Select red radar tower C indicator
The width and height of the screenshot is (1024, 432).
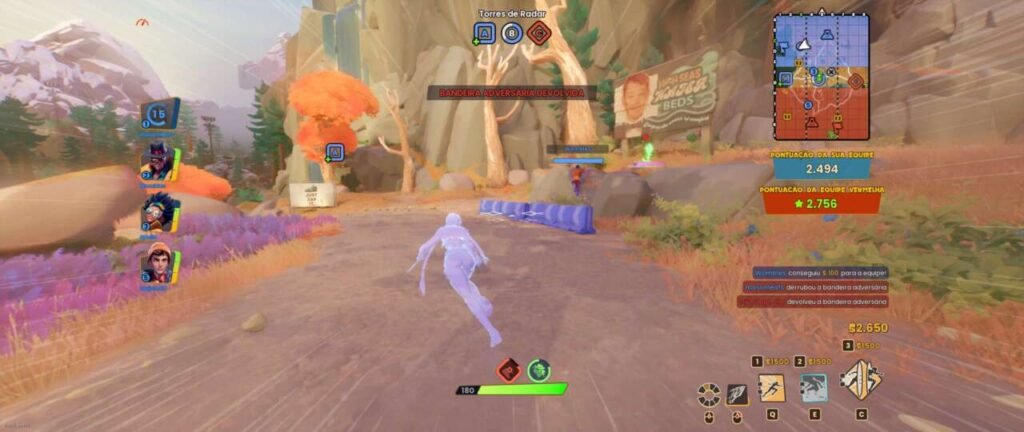(539, 33)
